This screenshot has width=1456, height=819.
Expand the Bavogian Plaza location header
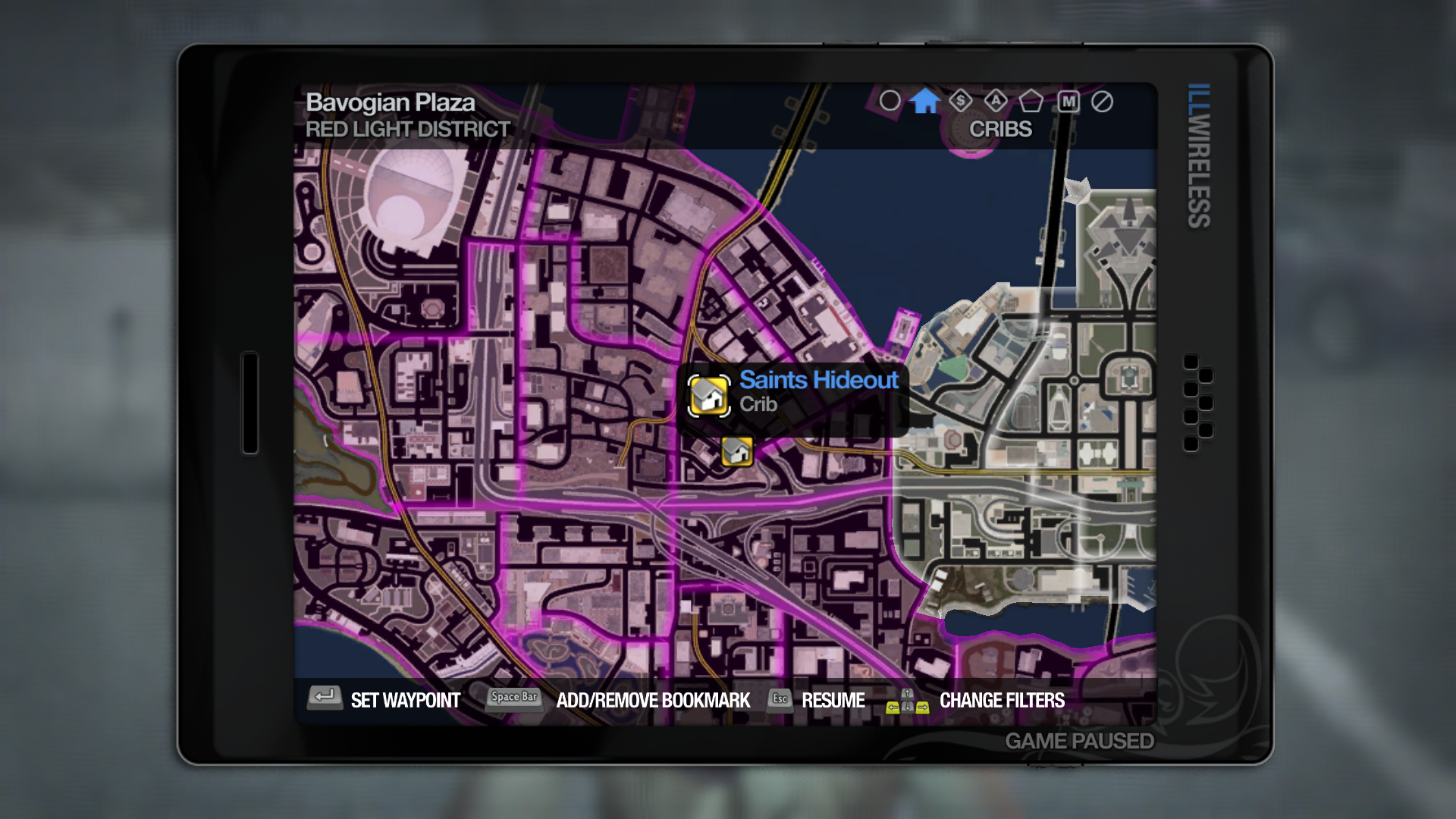pos(391,102)
